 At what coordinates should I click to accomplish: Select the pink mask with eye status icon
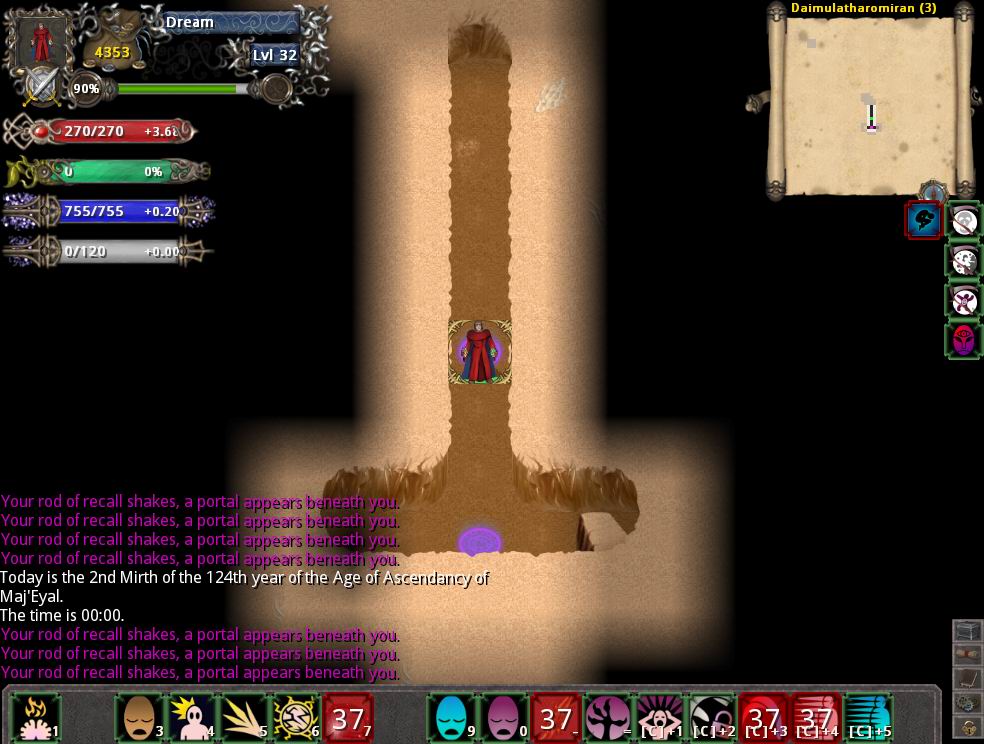[x=963, y=340]
